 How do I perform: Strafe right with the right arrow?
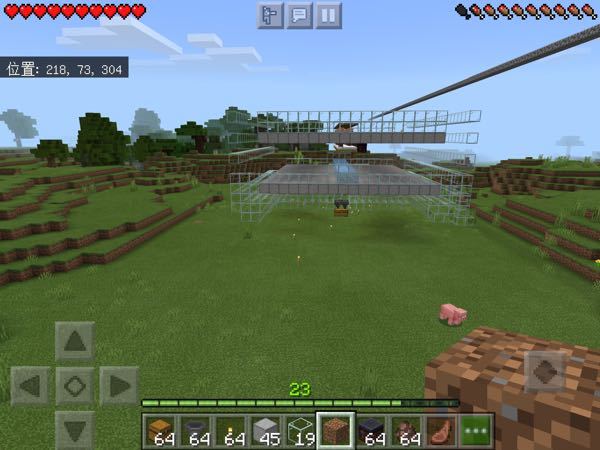[118, 385]
